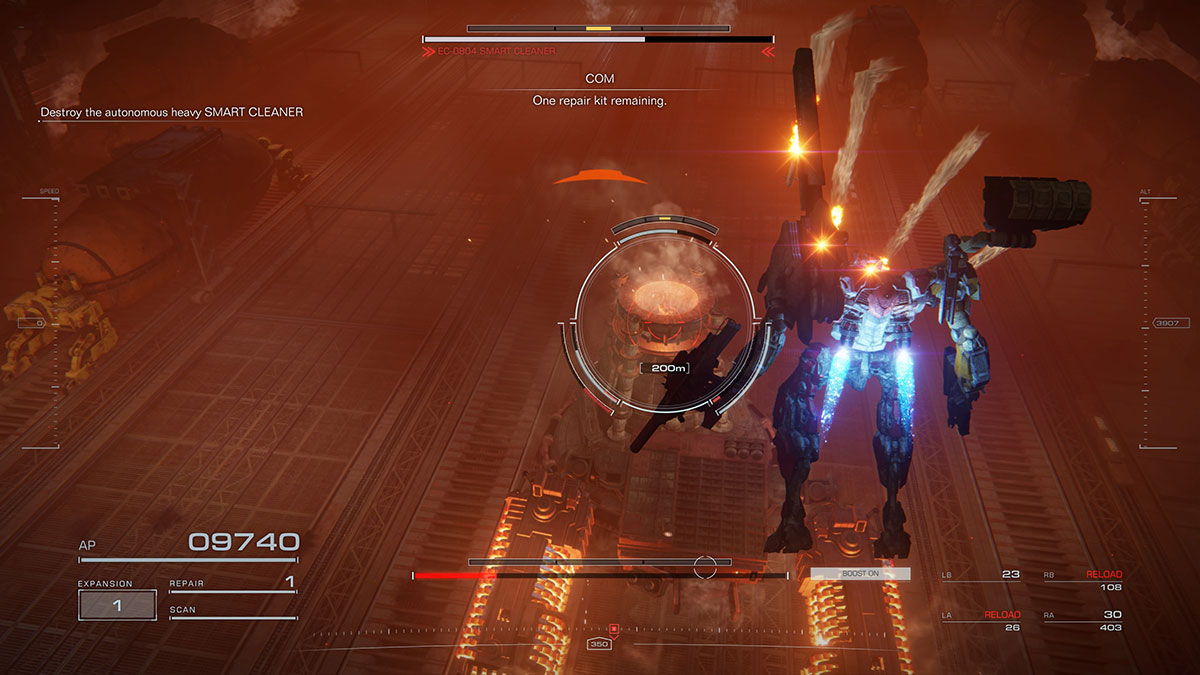Image resolution: width=1200 pixels, height=675 pixels.
Task: Select the SMART CLEANER objective tracker text
Action: click(171, 112)
